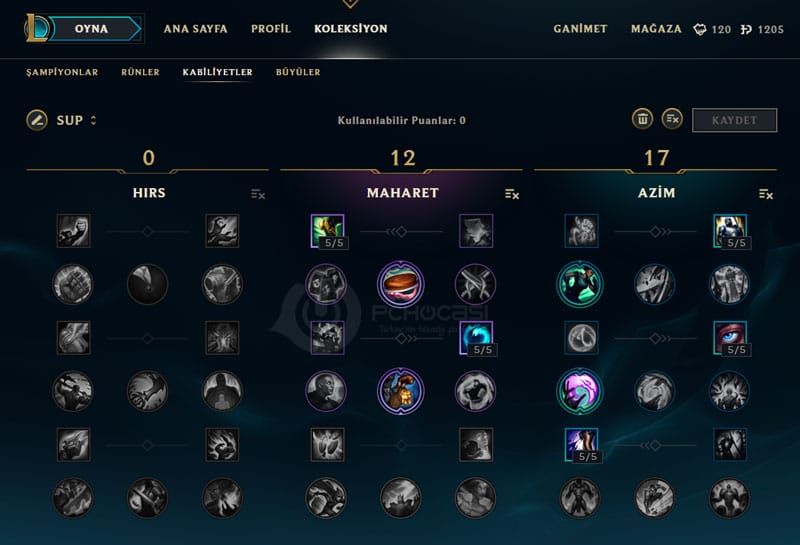
Task: Go to ANA SAYFA home page
Action: click(x=195, y=29)
